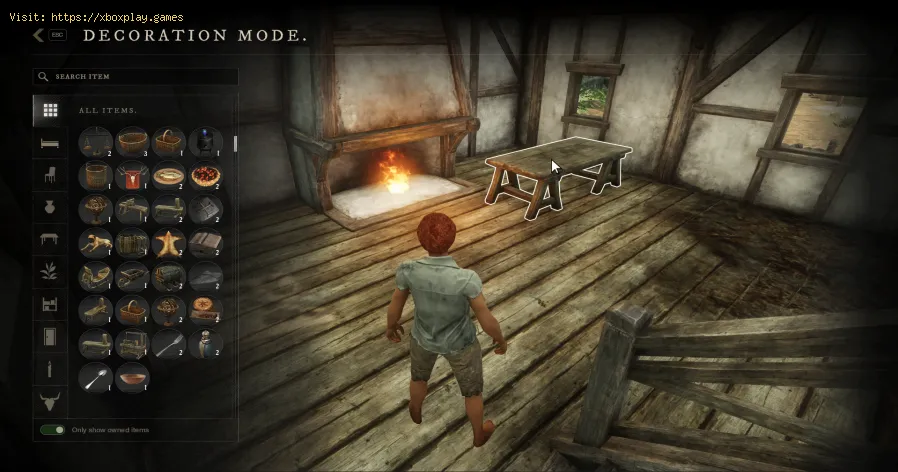898x472 pixels.
Task: Show the vase category tab
Action: click(x=49, y=207)
